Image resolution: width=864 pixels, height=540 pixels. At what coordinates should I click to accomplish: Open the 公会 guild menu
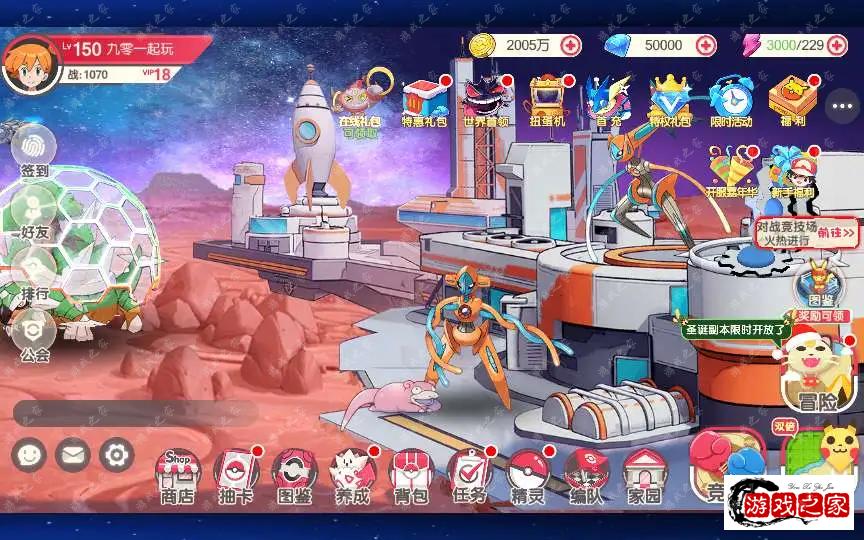34,336
